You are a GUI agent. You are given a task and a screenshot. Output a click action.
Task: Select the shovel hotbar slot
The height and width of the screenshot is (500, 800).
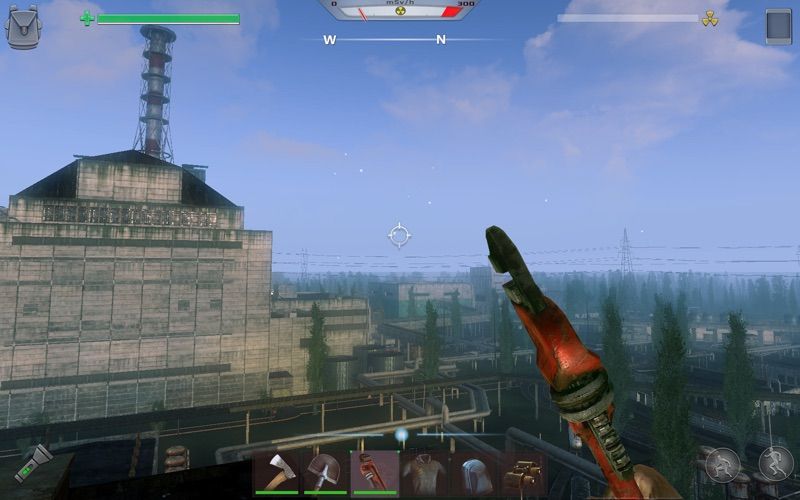point(326,472)
